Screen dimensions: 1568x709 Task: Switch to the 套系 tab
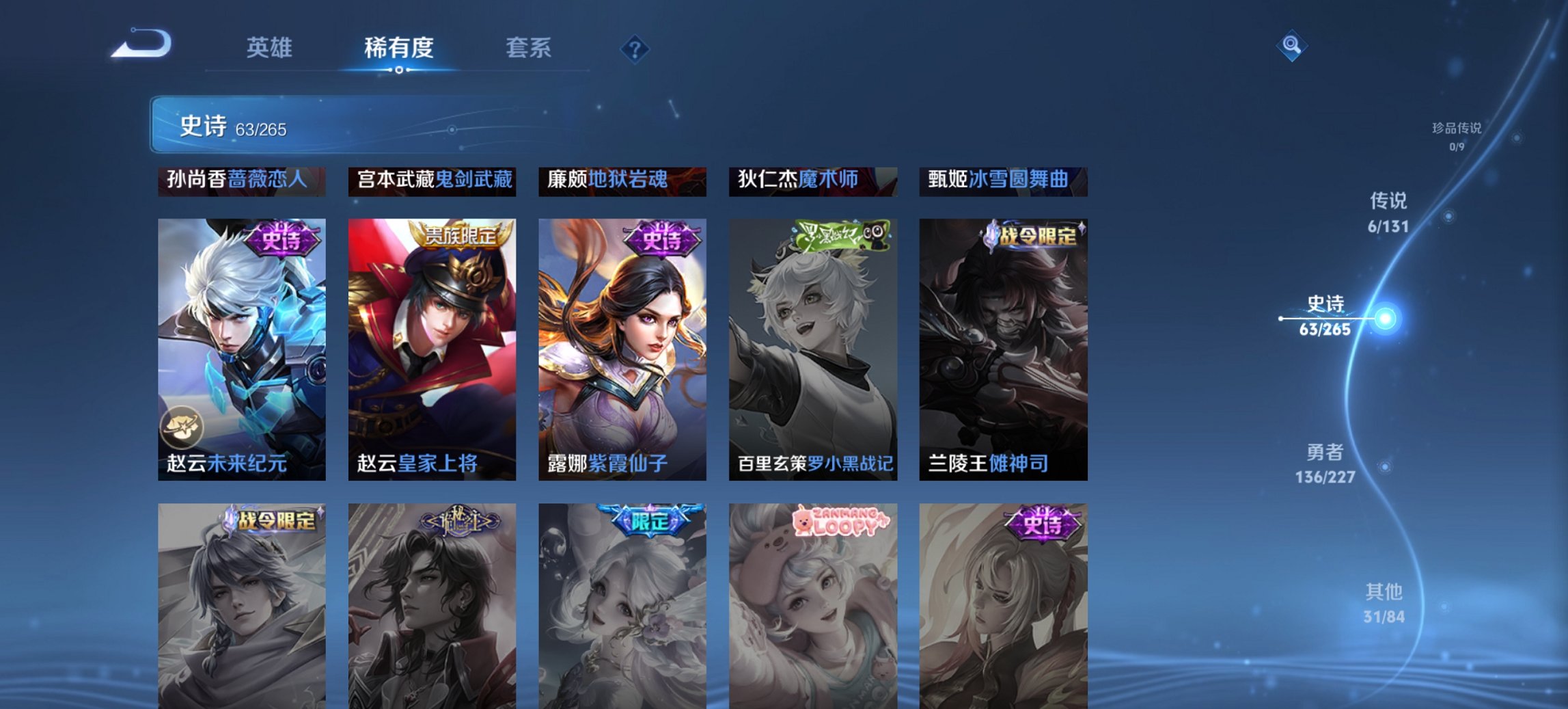[529, 48]
